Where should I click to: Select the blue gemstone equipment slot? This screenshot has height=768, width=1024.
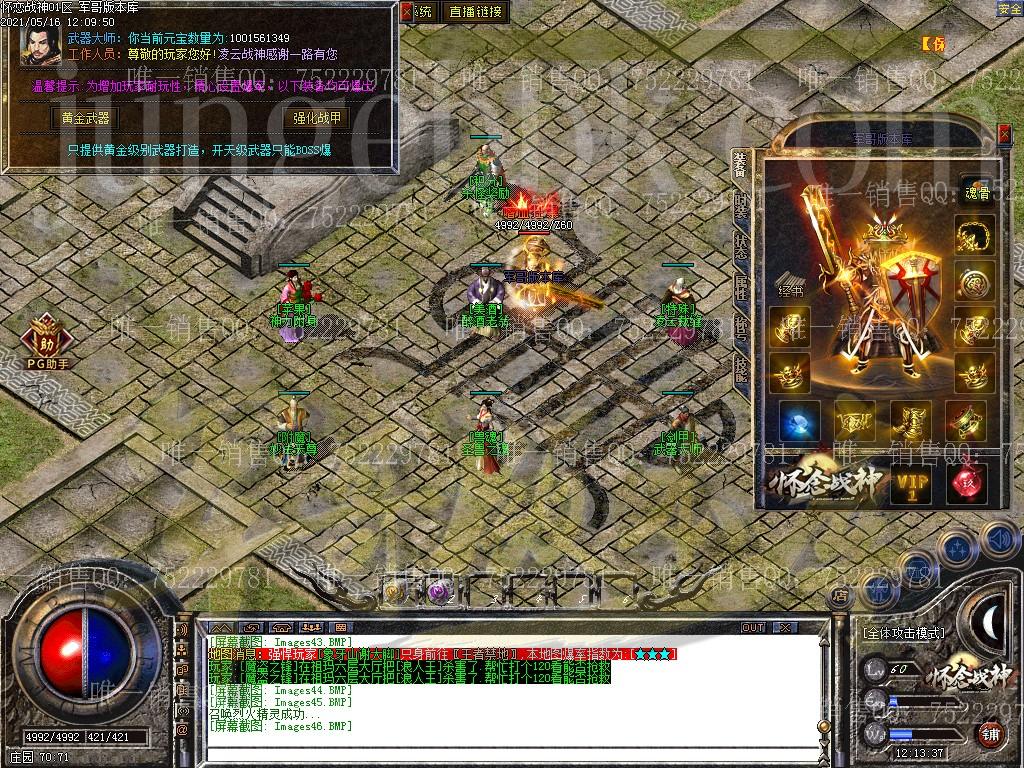(x=800, y=421)
